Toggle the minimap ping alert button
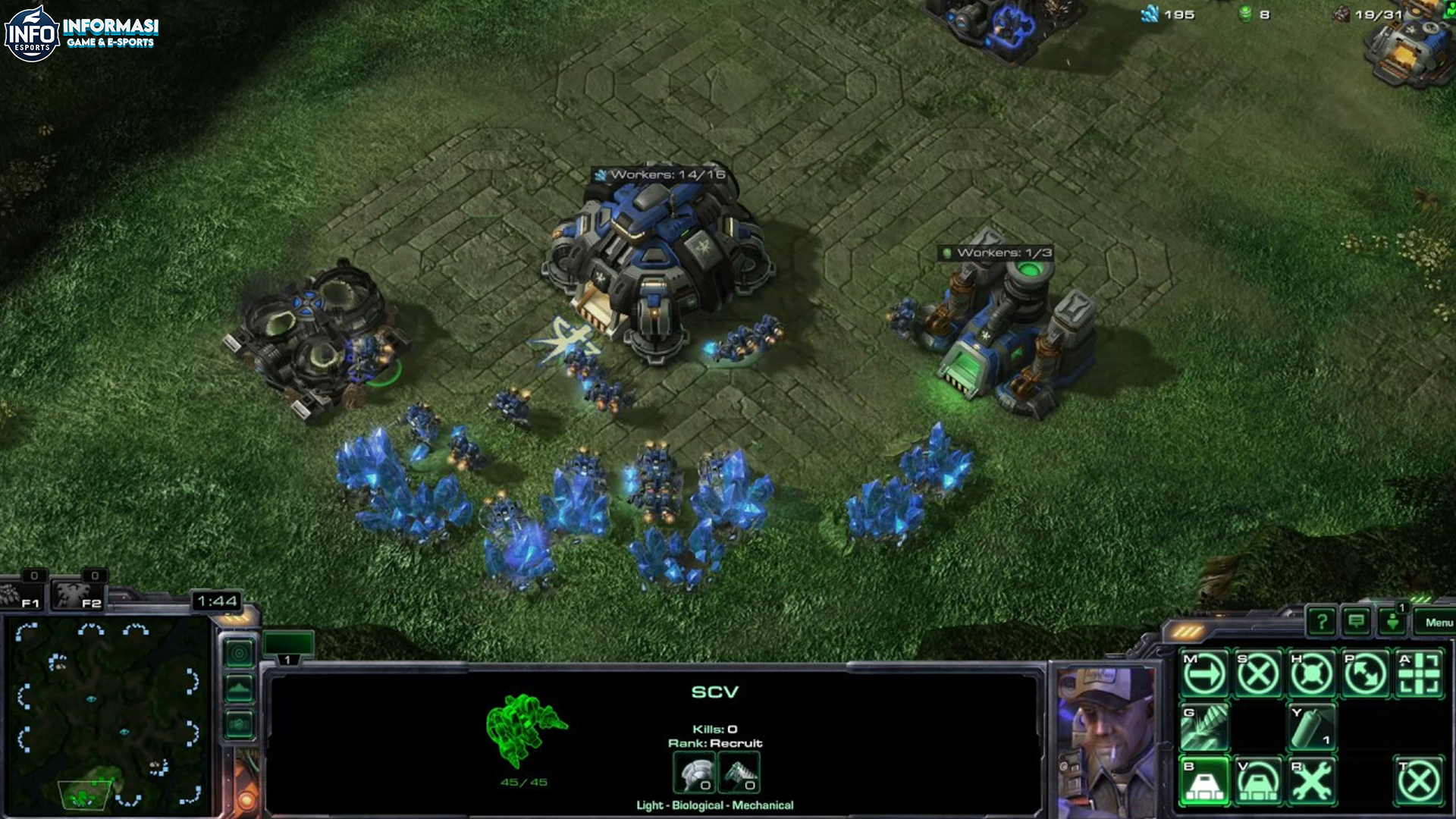 point(239,654)
